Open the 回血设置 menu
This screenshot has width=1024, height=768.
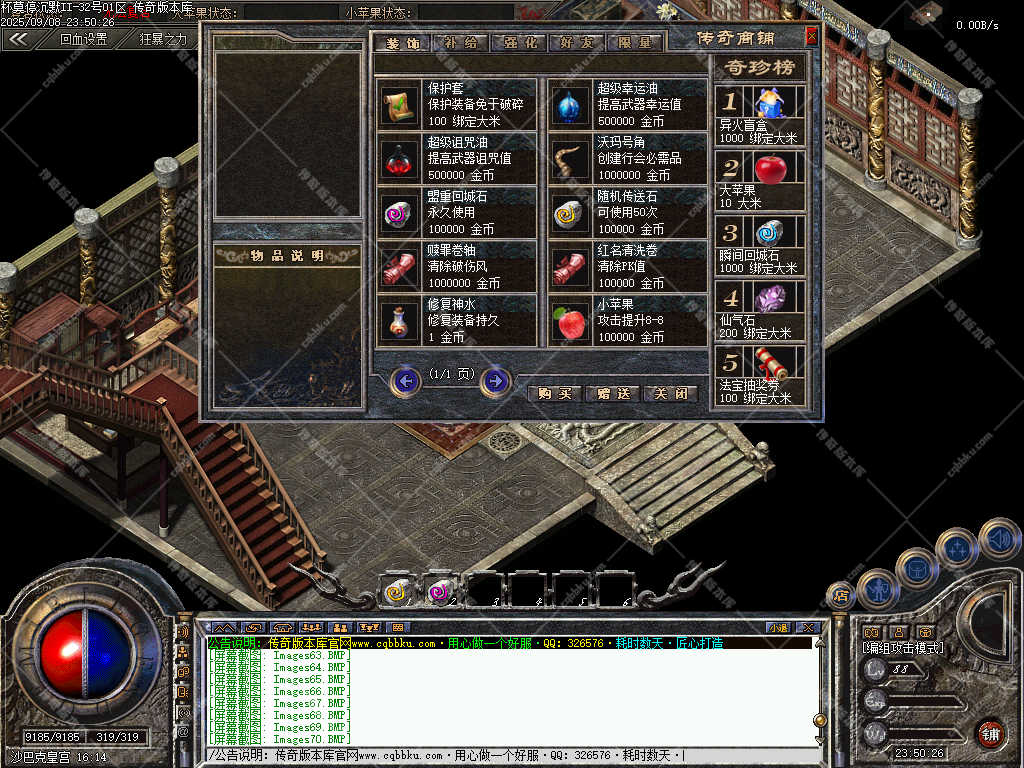point(83,40)
